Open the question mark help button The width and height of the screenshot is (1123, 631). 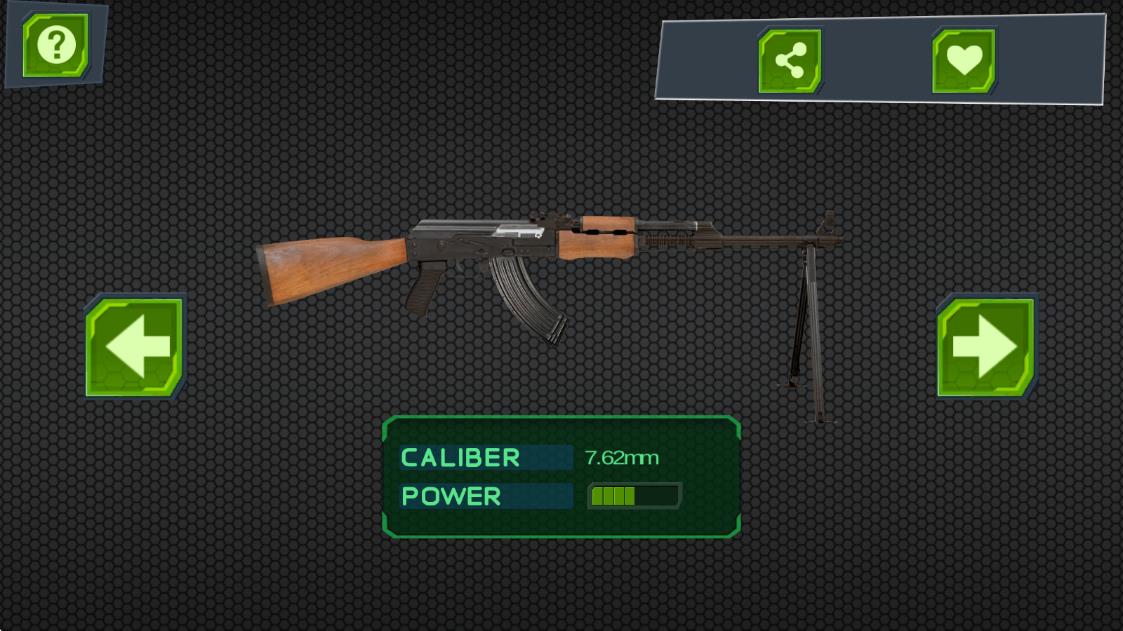[x=56, y=45]
